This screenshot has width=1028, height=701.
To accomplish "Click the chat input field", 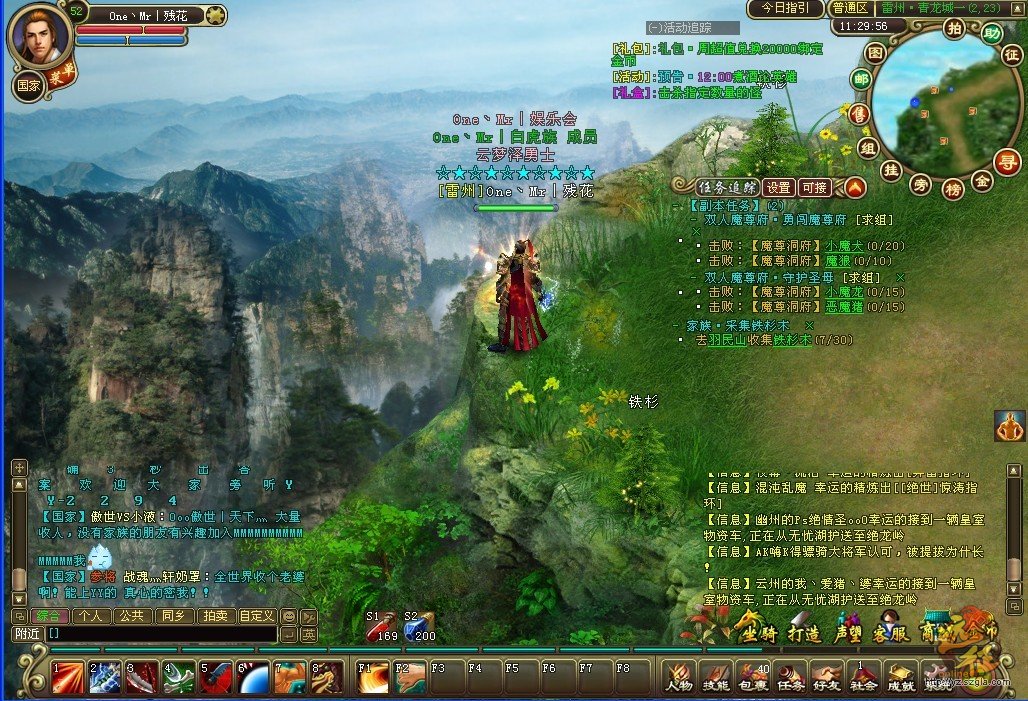I will [x=160, y=634].
